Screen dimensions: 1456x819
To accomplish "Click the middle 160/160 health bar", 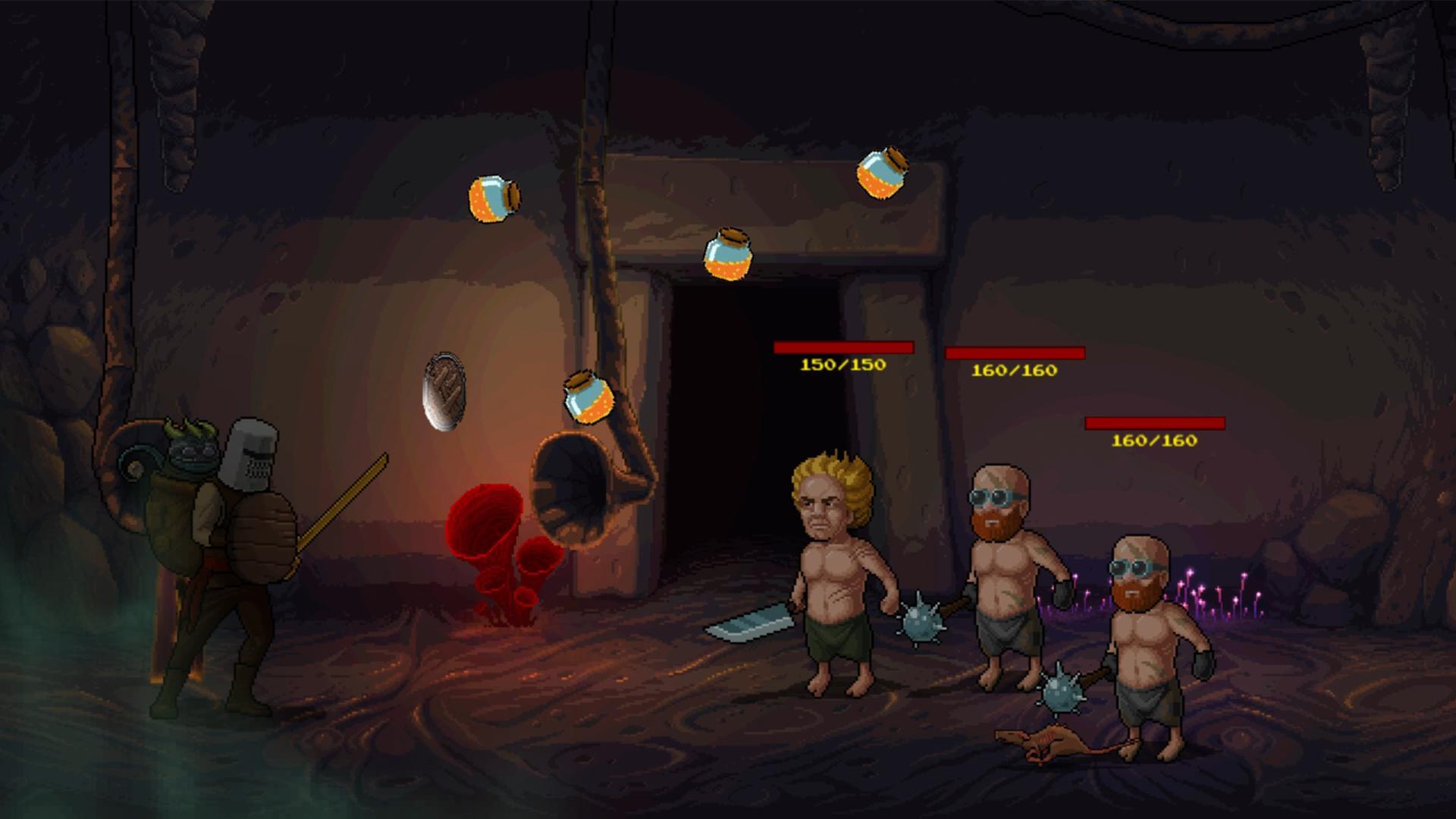I will 1014,354.
